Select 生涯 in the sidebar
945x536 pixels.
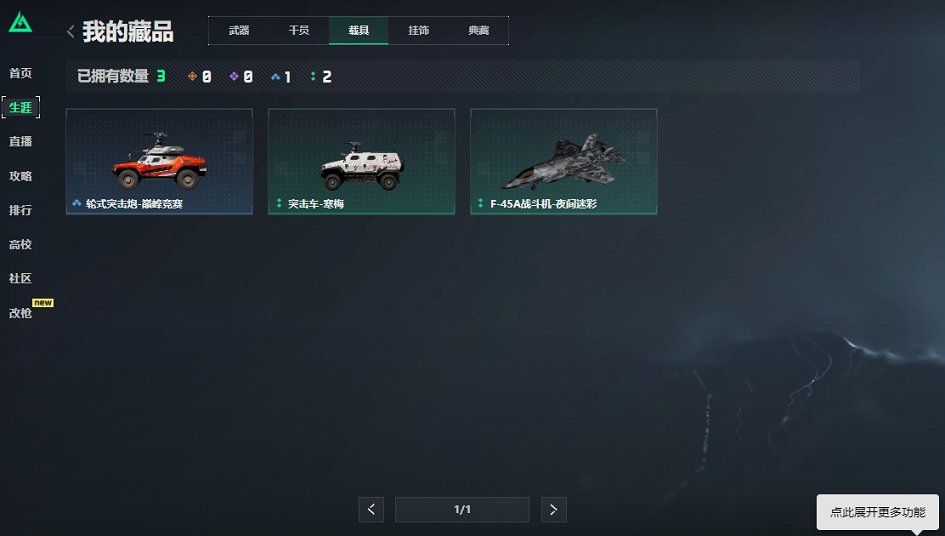click(x=20, y=107)
